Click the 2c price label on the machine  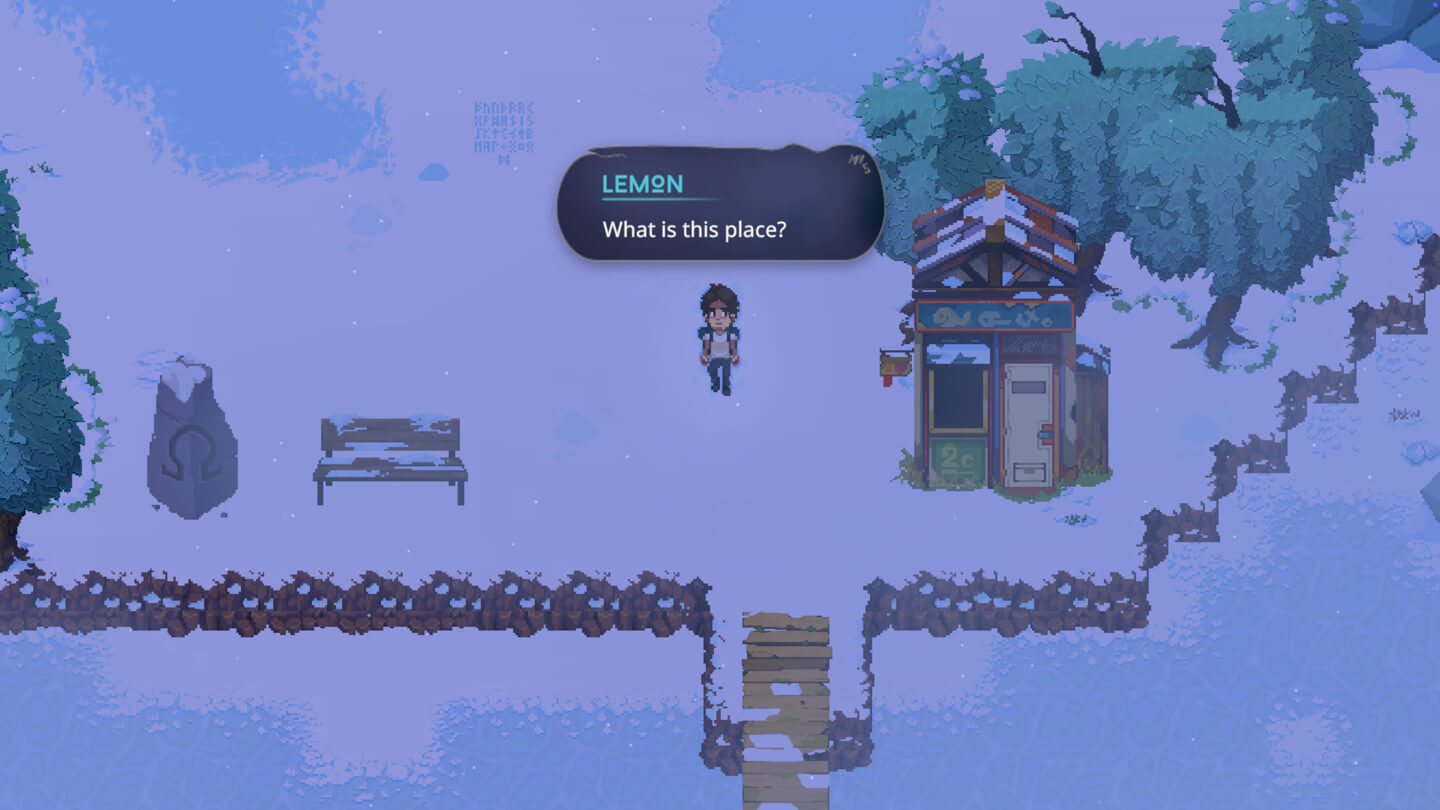click(957, 456)
